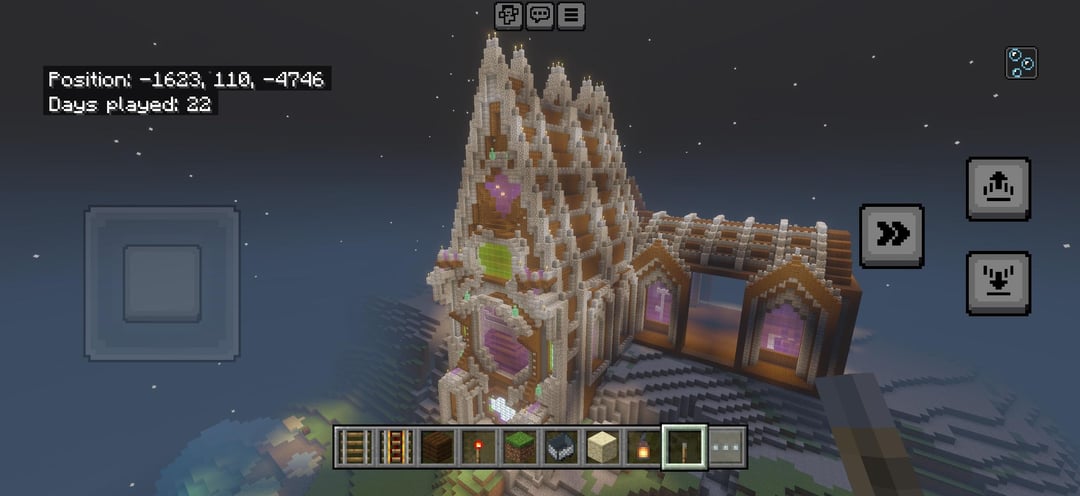This screenshot has width=1080, height=496.
Task: Open the emote menu button
Action: tap(509, 16)
